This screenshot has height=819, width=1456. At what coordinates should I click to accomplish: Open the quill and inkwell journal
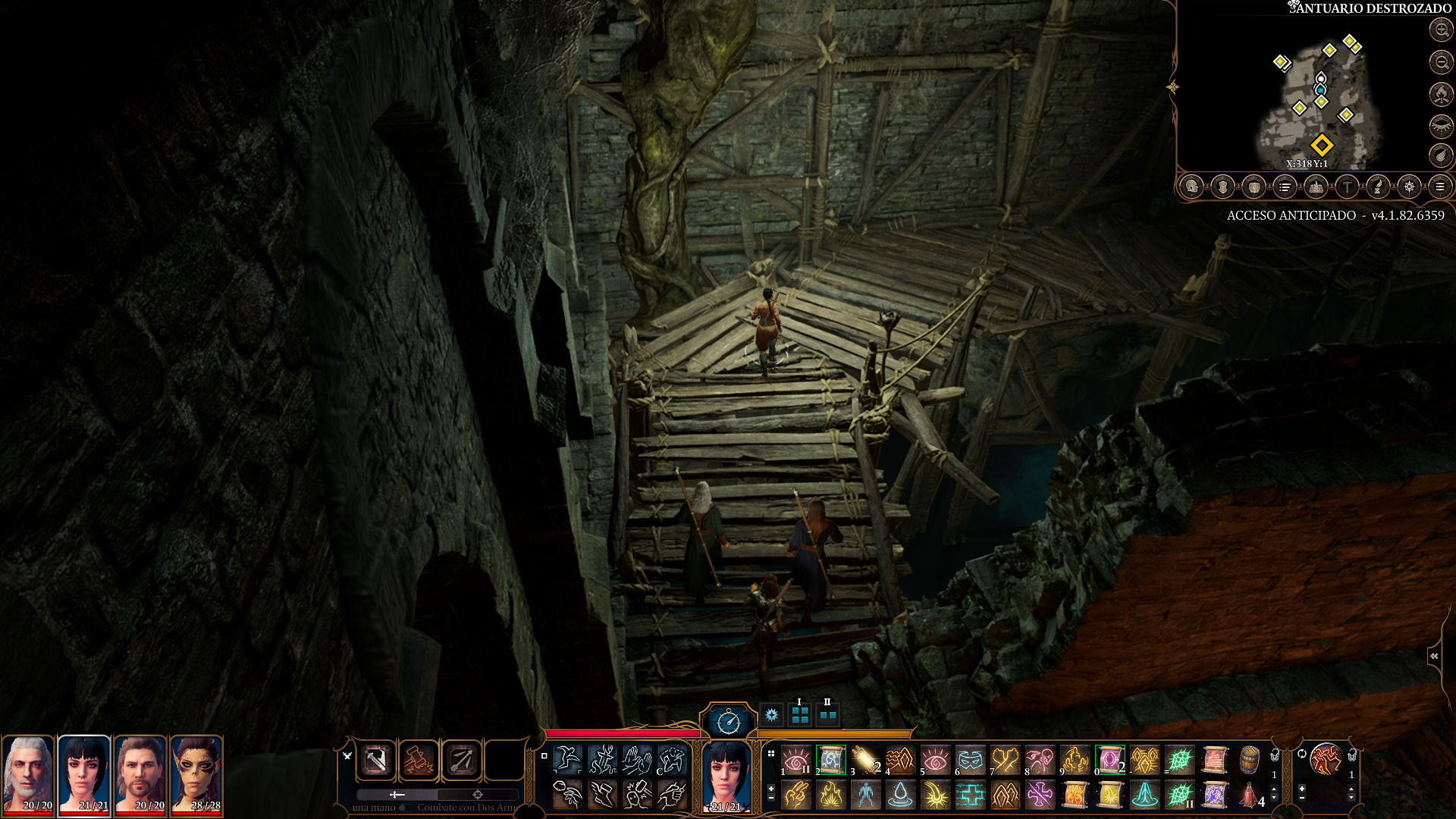(1378, 187)
